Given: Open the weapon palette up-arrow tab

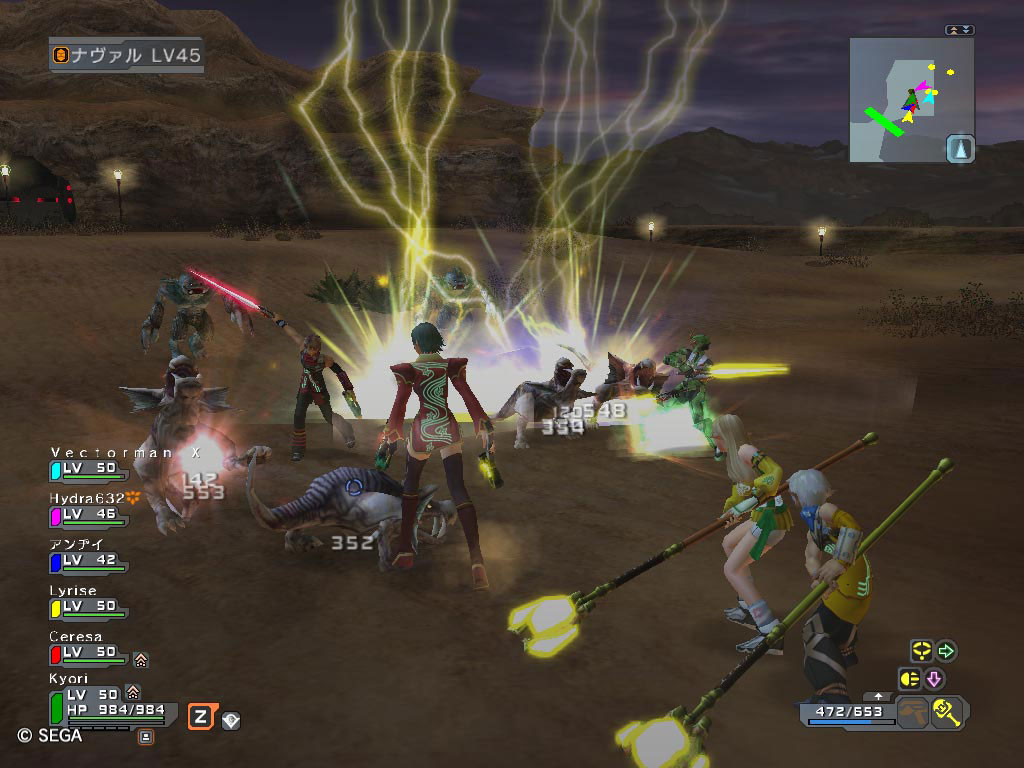Looking at the screenshot, I should click(x=878, y=695).
